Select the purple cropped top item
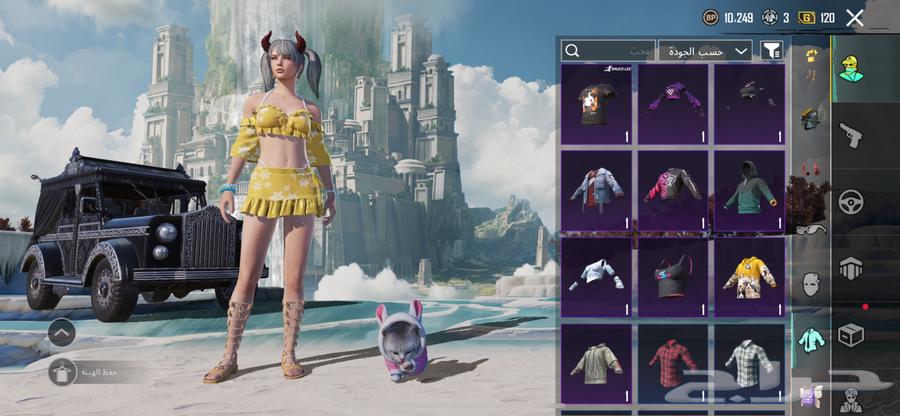This screenshot has width=900, height=416. pyautogui.click(x=673, y=104)
